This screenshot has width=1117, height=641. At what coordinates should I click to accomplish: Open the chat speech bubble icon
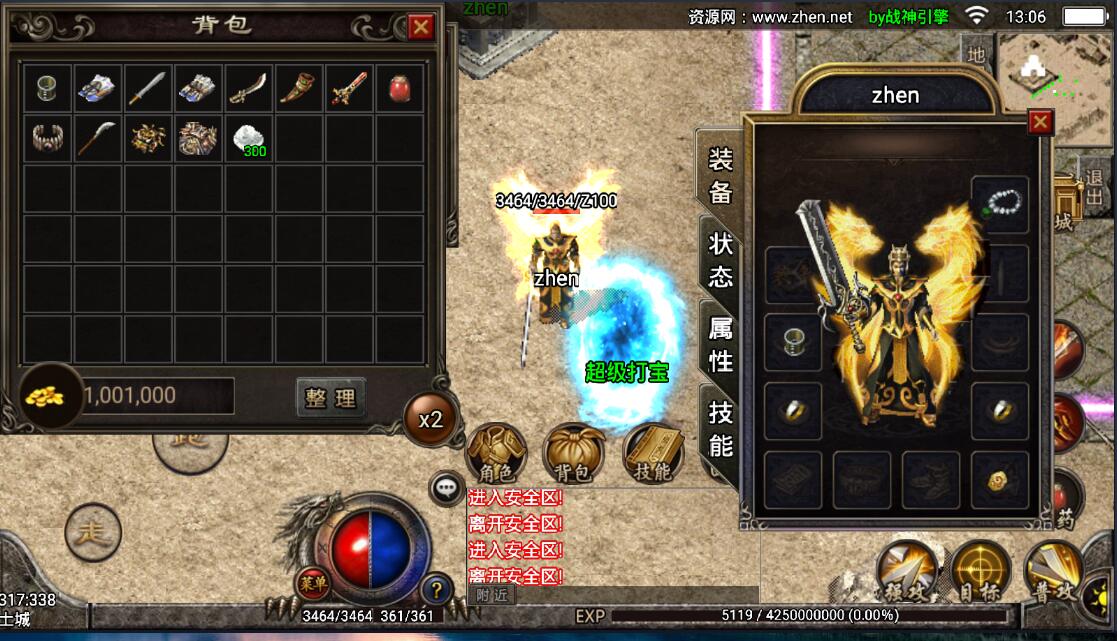tap(445, 488)
